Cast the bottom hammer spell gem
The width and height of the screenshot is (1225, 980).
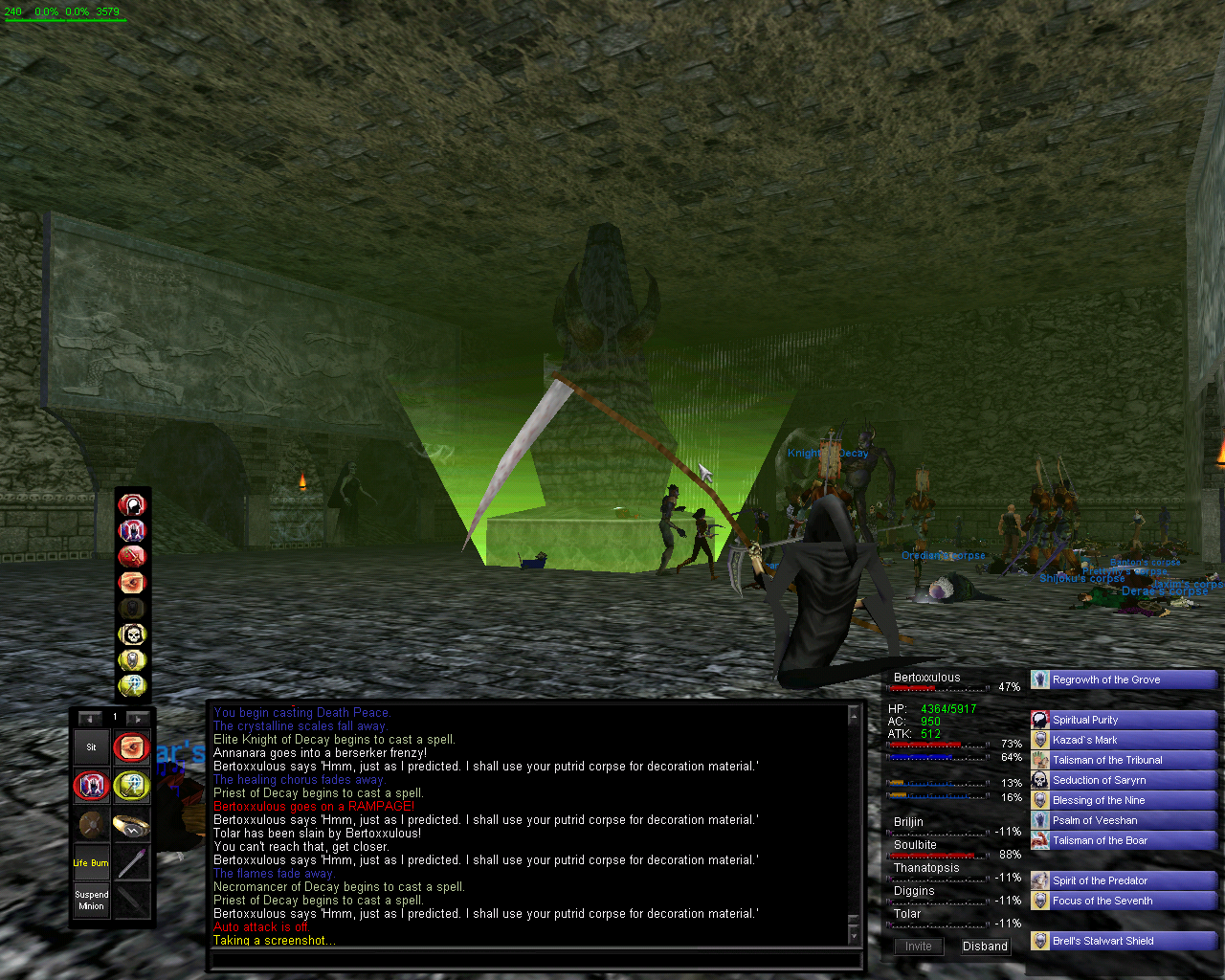[x=131, y=686]
